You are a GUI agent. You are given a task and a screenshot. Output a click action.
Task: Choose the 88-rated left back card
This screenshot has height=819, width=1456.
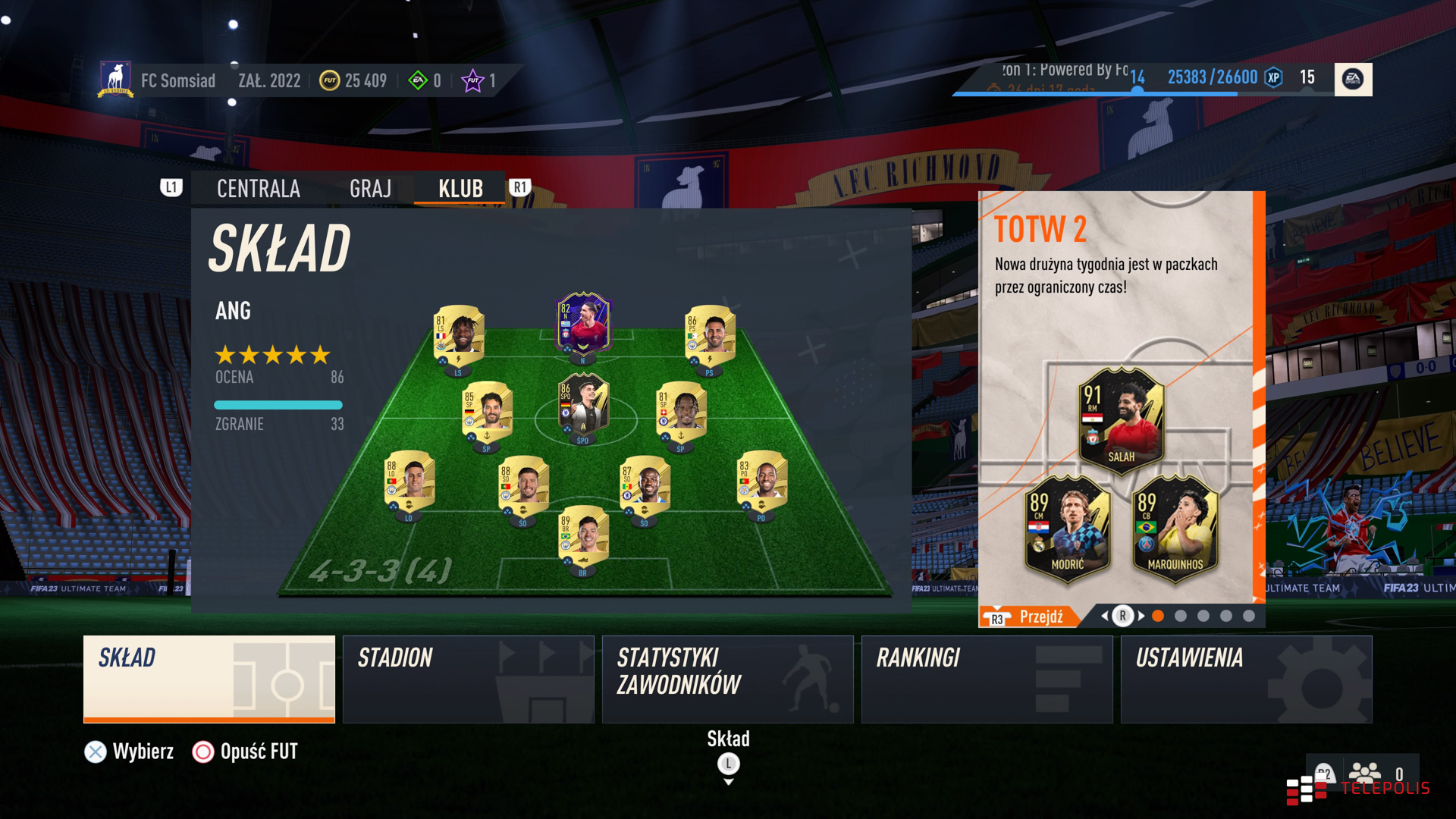click(409, 483)
